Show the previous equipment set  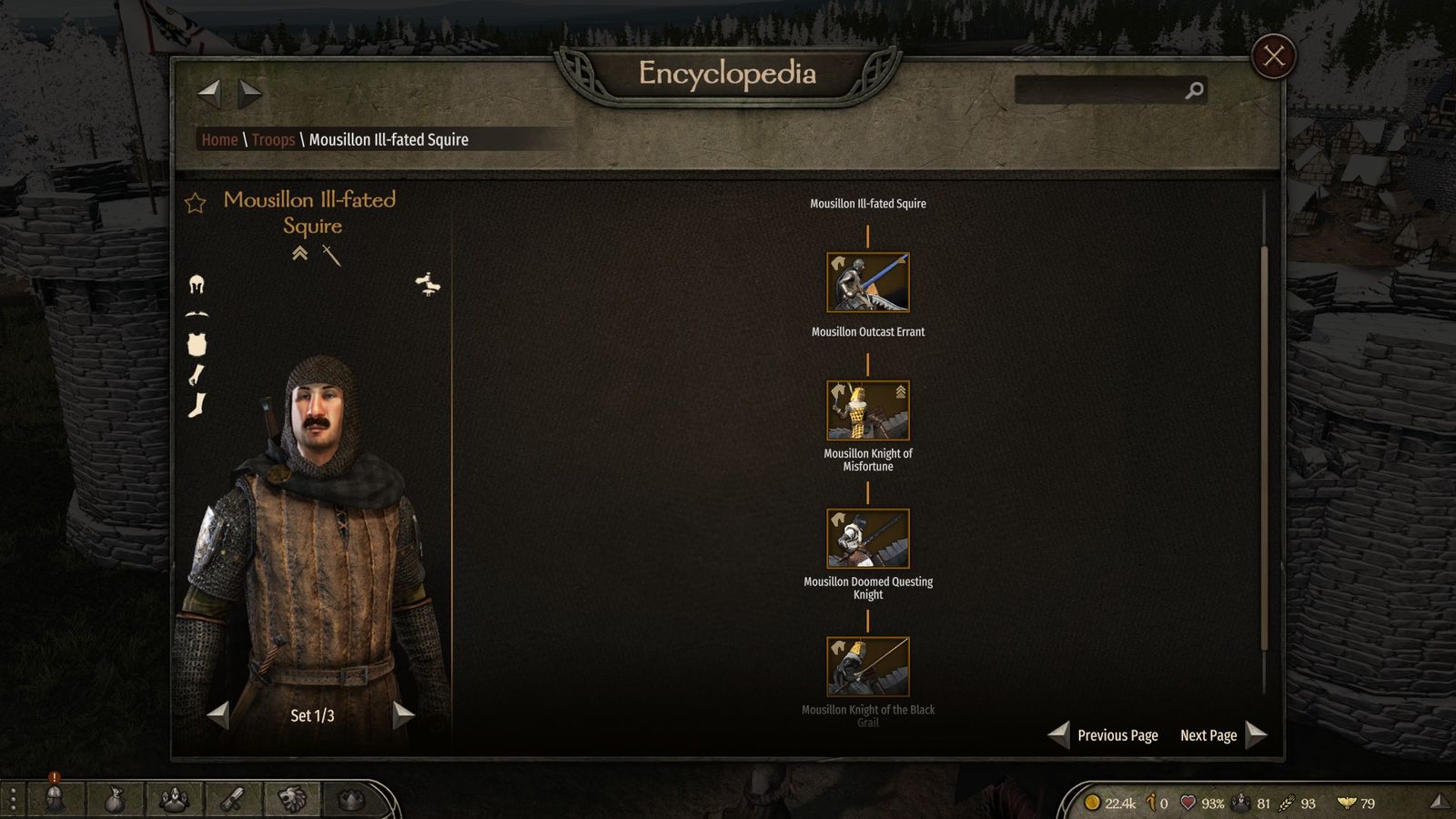(x=218, y=715)
